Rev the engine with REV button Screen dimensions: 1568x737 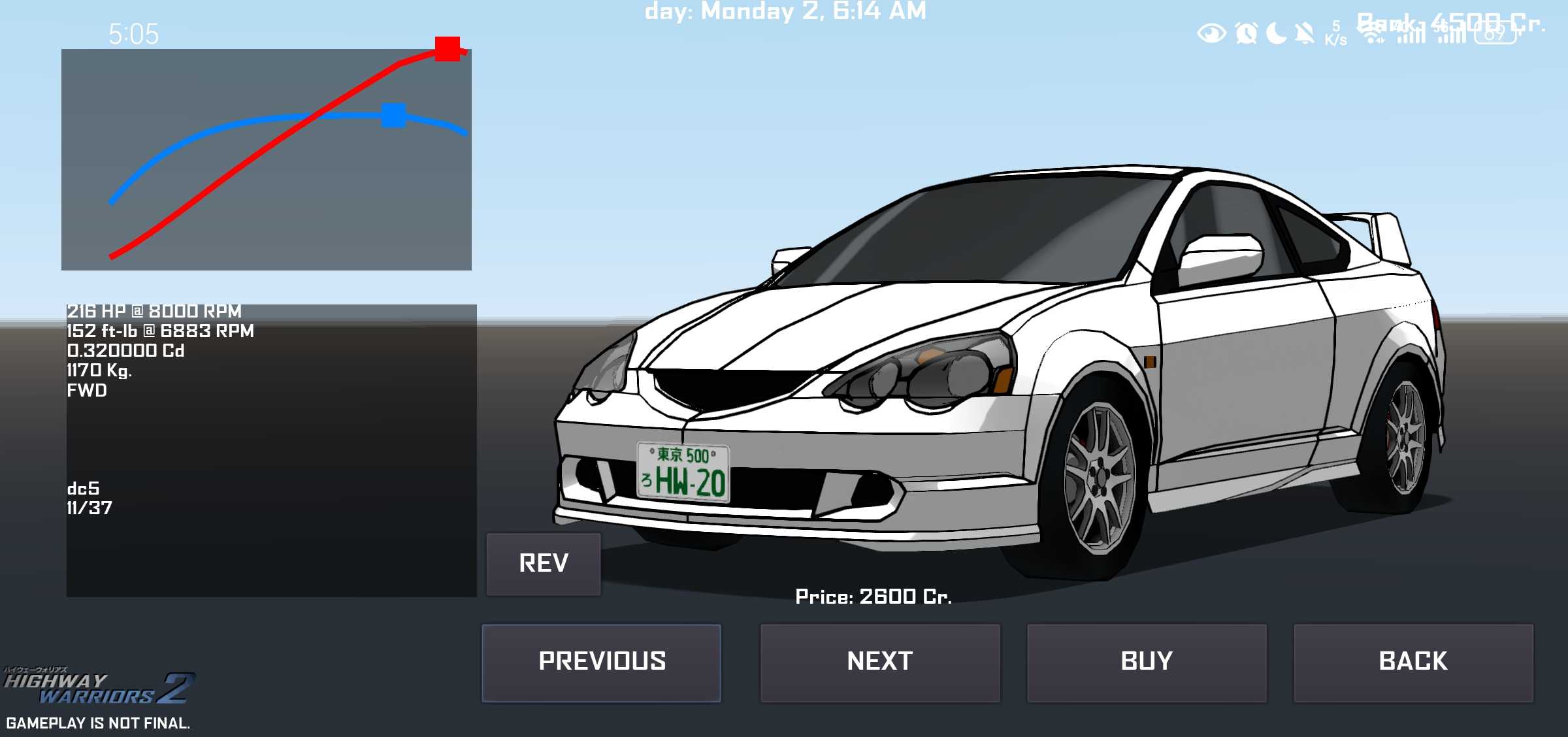pos(544,564)
